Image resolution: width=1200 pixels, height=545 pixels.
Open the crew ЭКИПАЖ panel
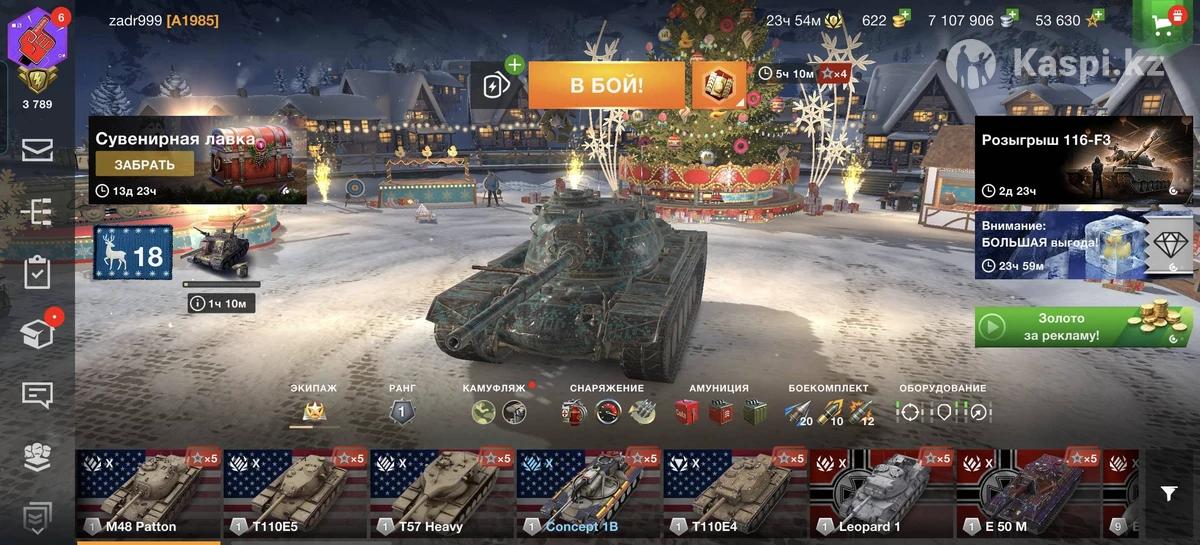tap(313, 409)
